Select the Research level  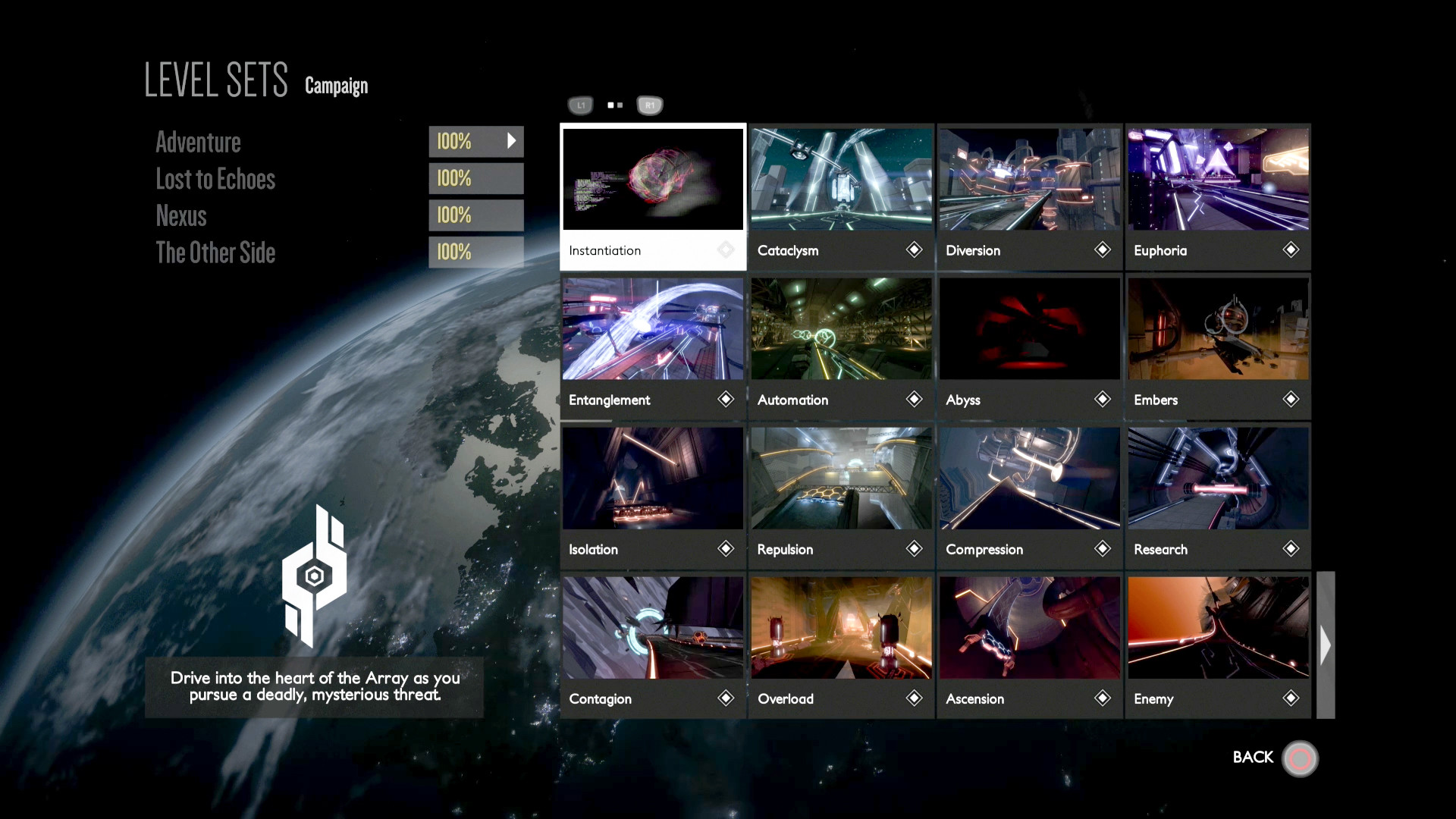point(1218,495)
